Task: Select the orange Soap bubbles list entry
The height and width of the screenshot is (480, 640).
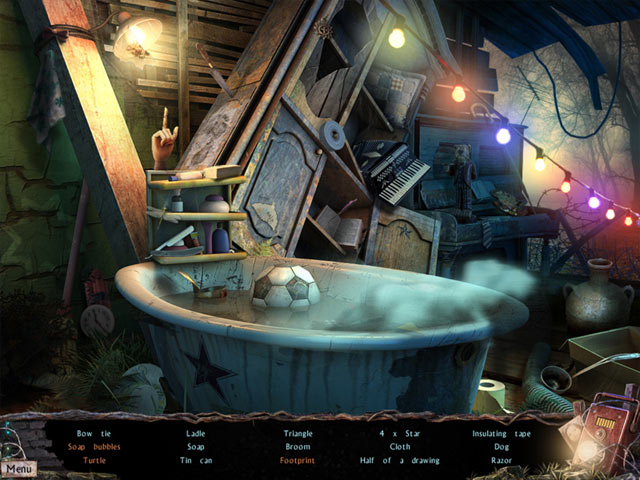Action: (93, 447)
